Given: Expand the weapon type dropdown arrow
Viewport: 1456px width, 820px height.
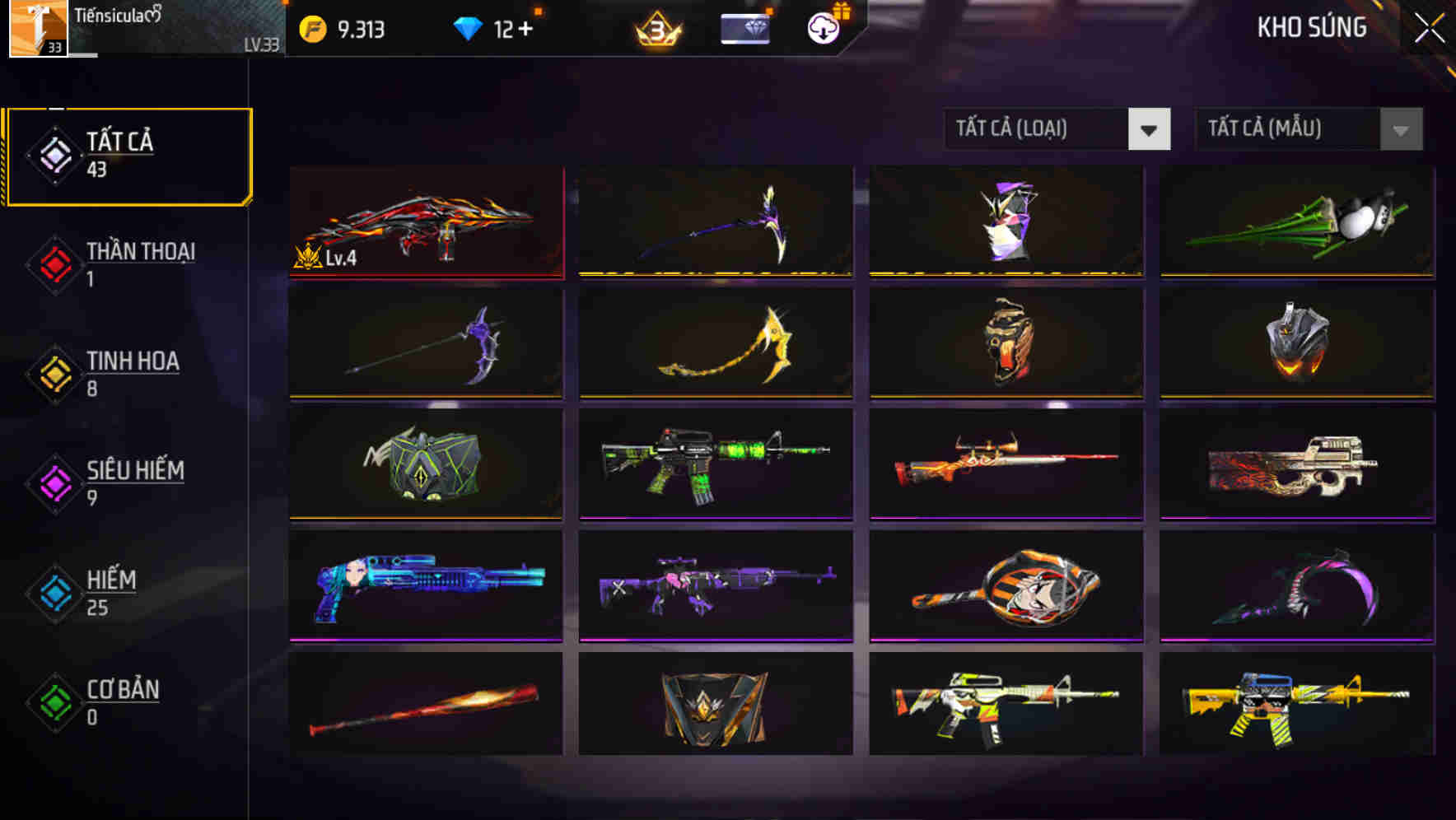Looking at the screenshot, I should (x=1150, y=129).
